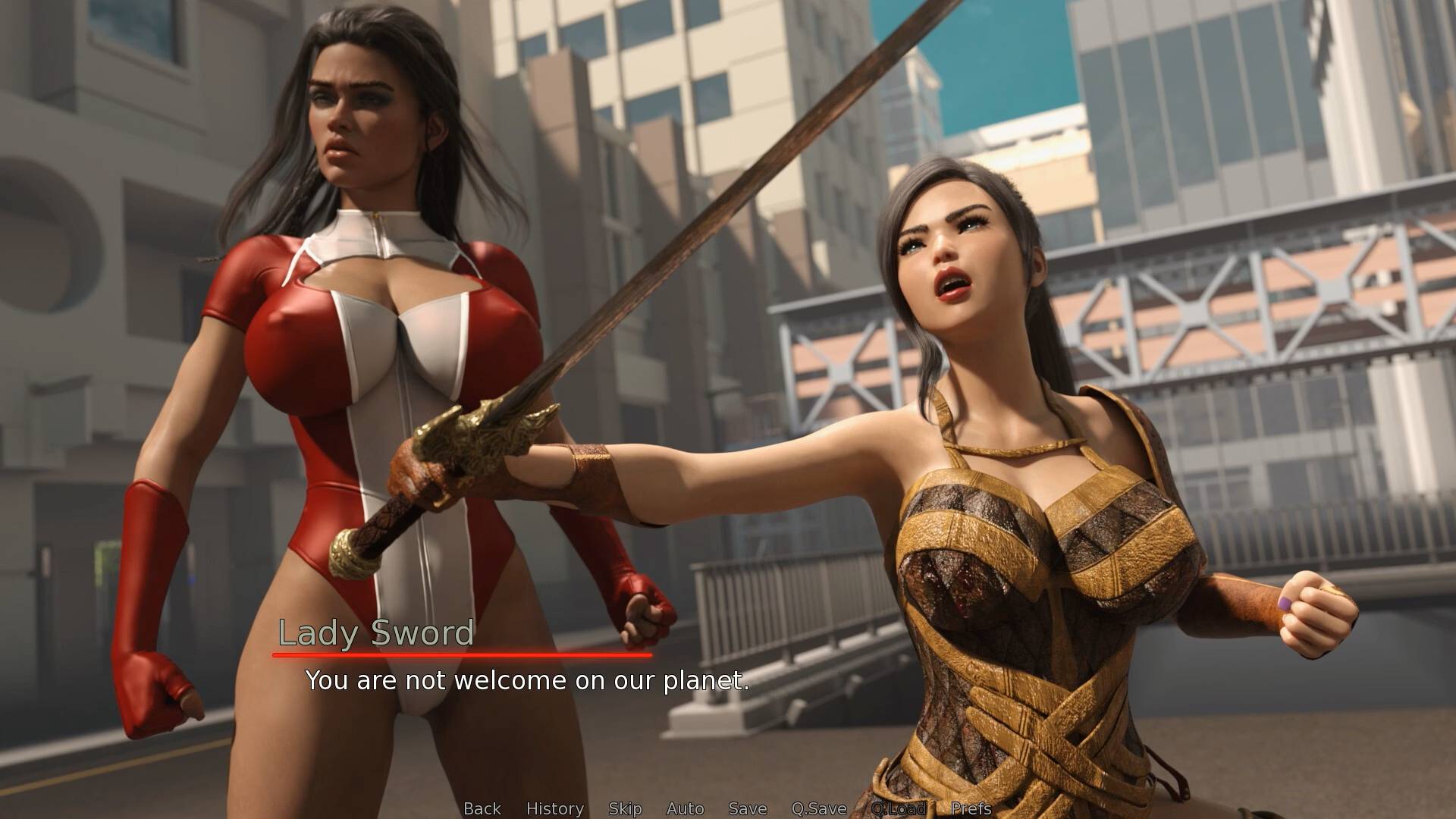Image resolution: width=1456 pixels, height=819 pixels.
Task: Toggle Auto dialogue advance
Action: click(x=686, y=808)
